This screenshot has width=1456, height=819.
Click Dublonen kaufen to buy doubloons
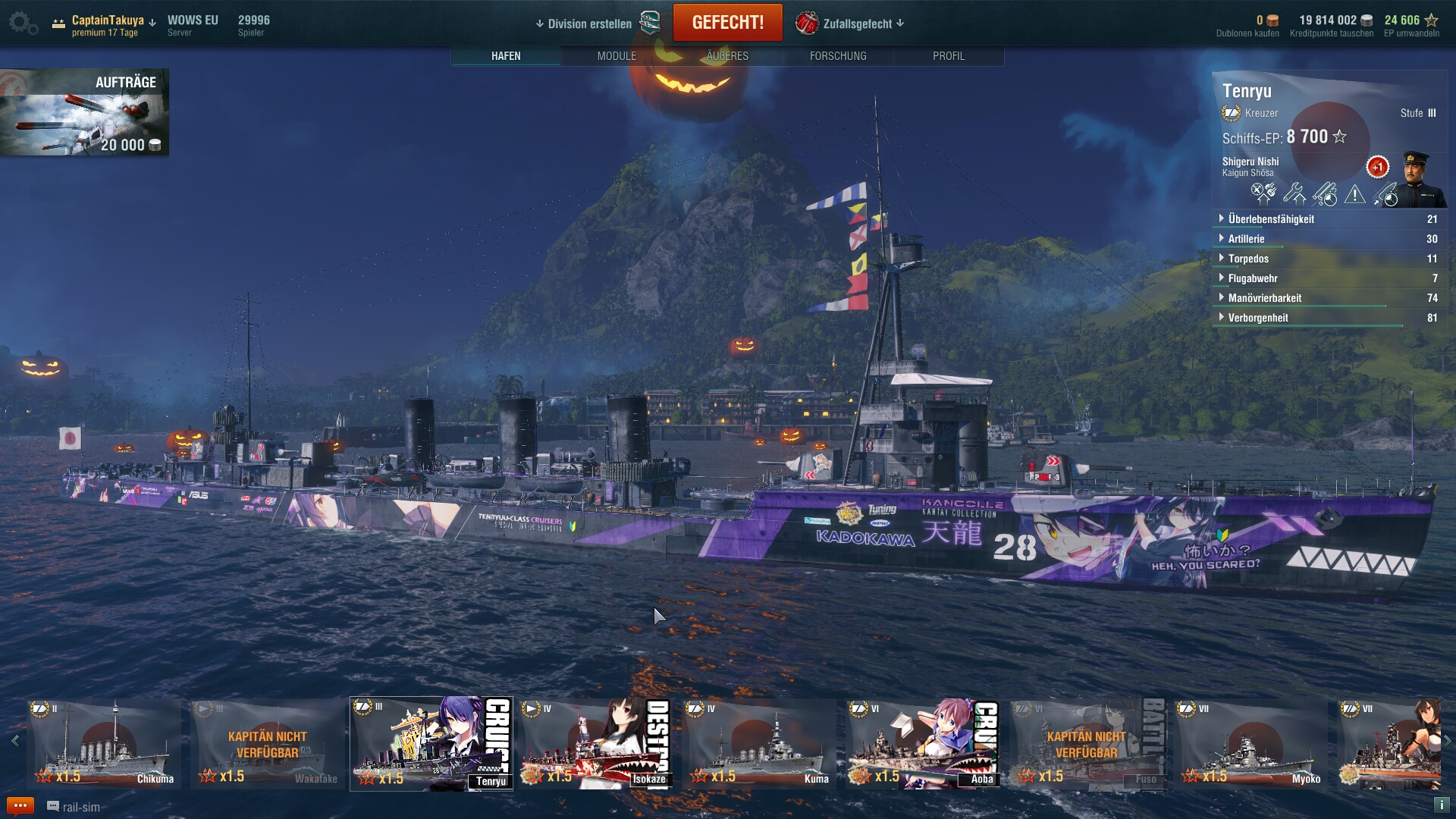tap(1247, 33)
